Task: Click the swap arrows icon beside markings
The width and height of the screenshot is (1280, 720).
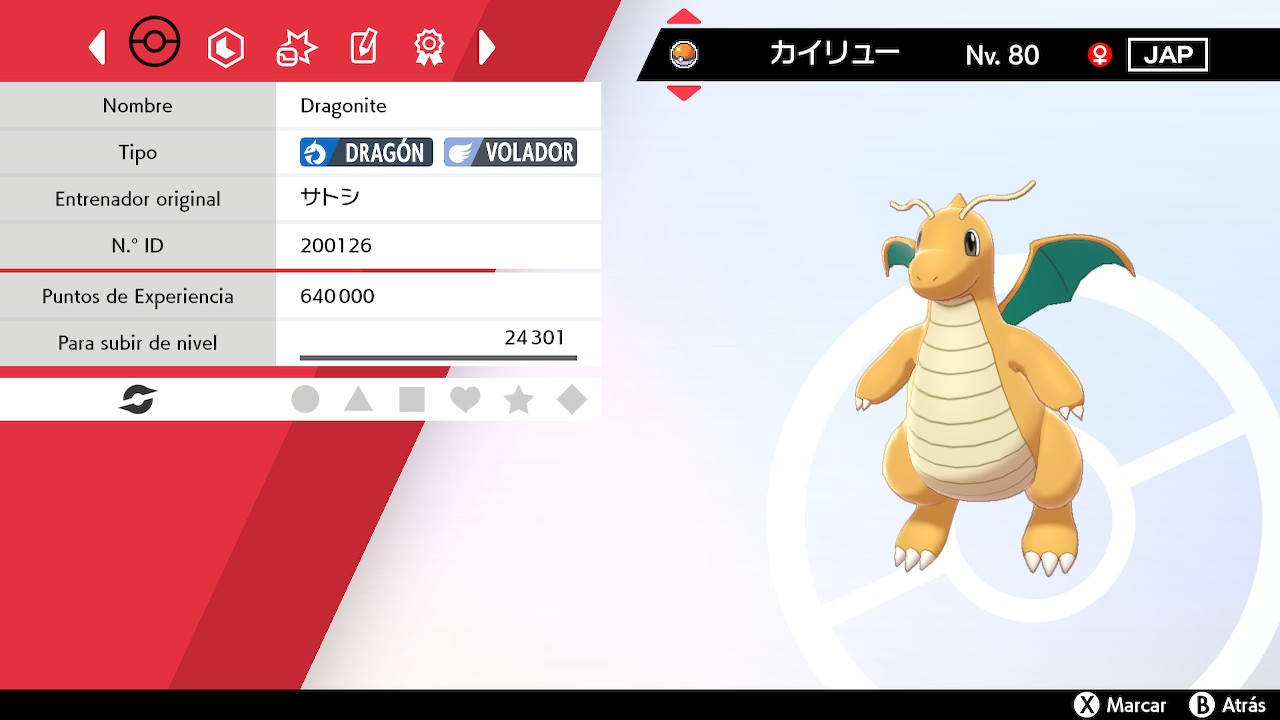Action: 138,400
